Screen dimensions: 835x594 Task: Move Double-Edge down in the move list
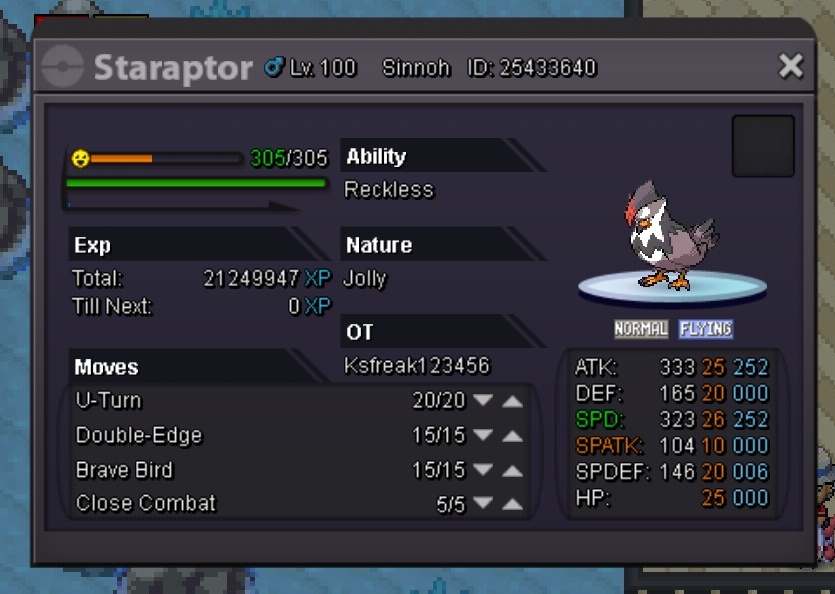(483, 436)
